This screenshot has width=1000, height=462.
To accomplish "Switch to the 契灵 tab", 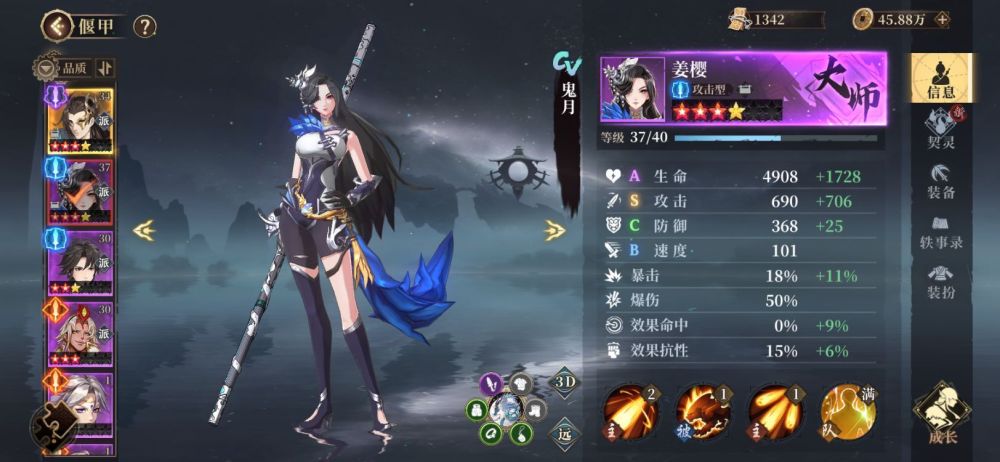I will [940, 129].
